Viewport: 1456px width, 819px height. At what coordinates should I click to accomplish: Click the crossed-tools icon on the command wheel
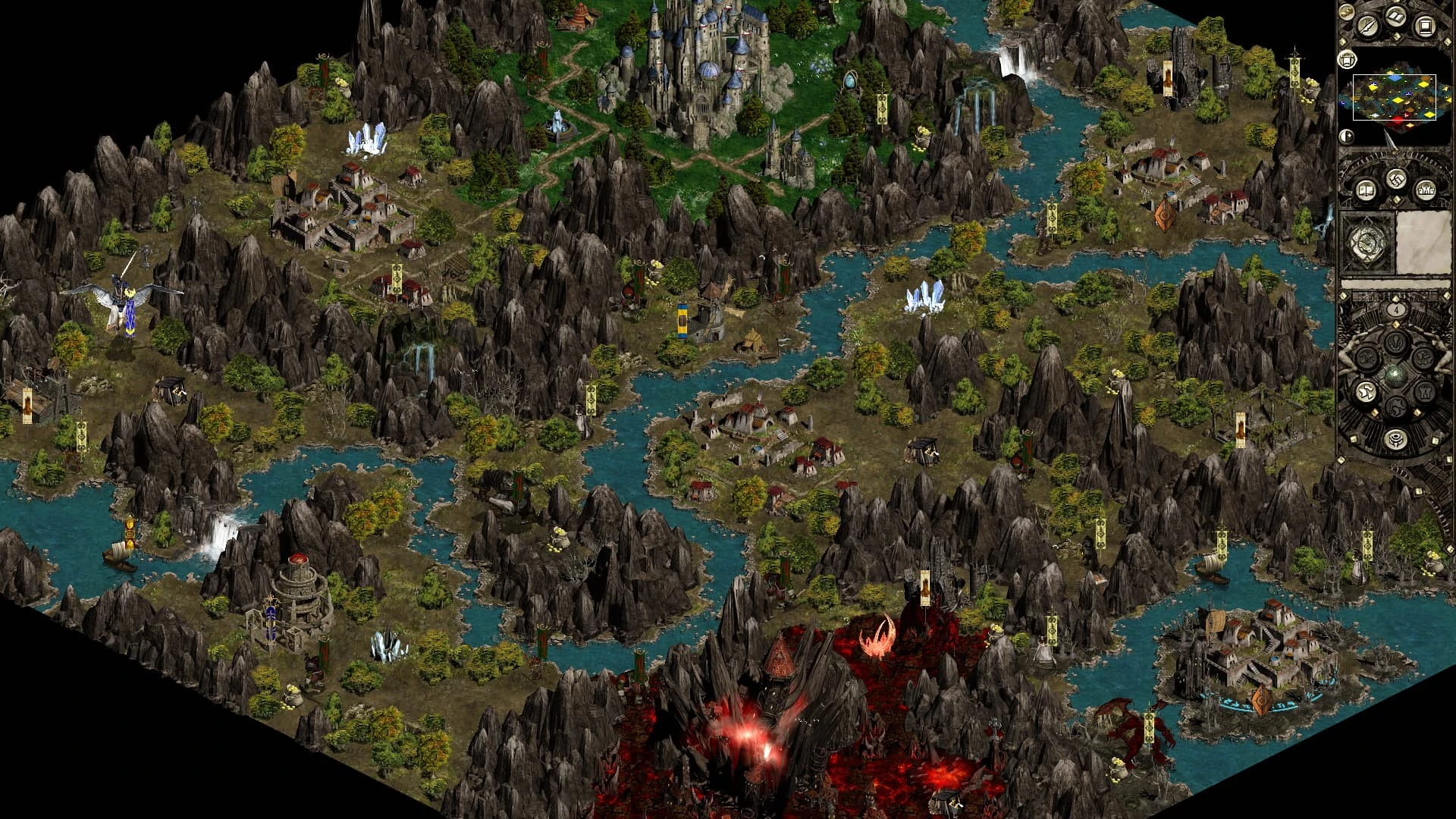1368,358
